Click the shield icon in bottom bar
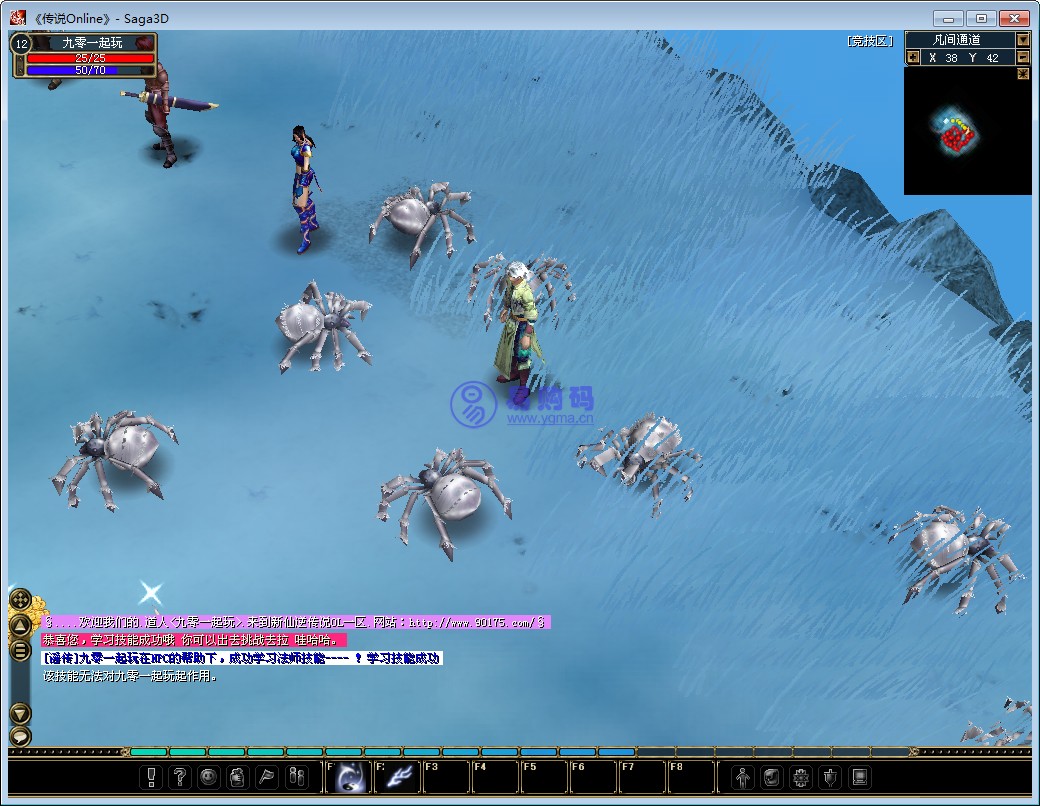This screenshot has width=1040, height=806. click(830, 777)
